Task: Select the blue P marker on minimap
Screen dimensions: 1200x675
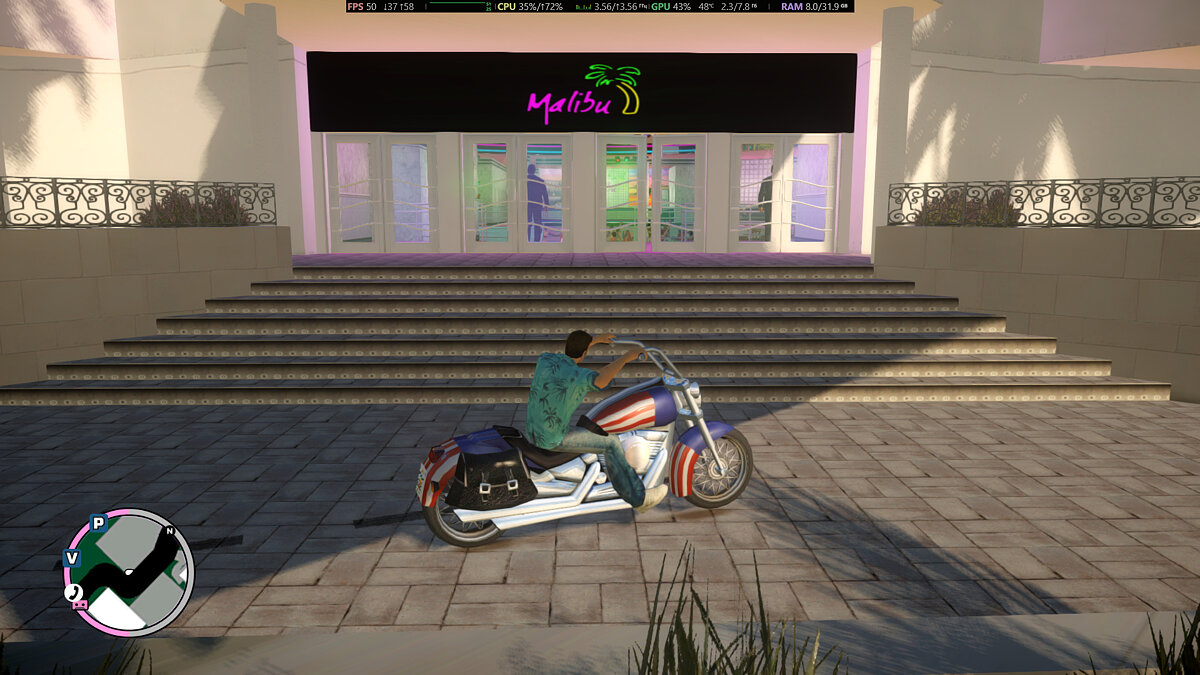Action: click(98, 522)
